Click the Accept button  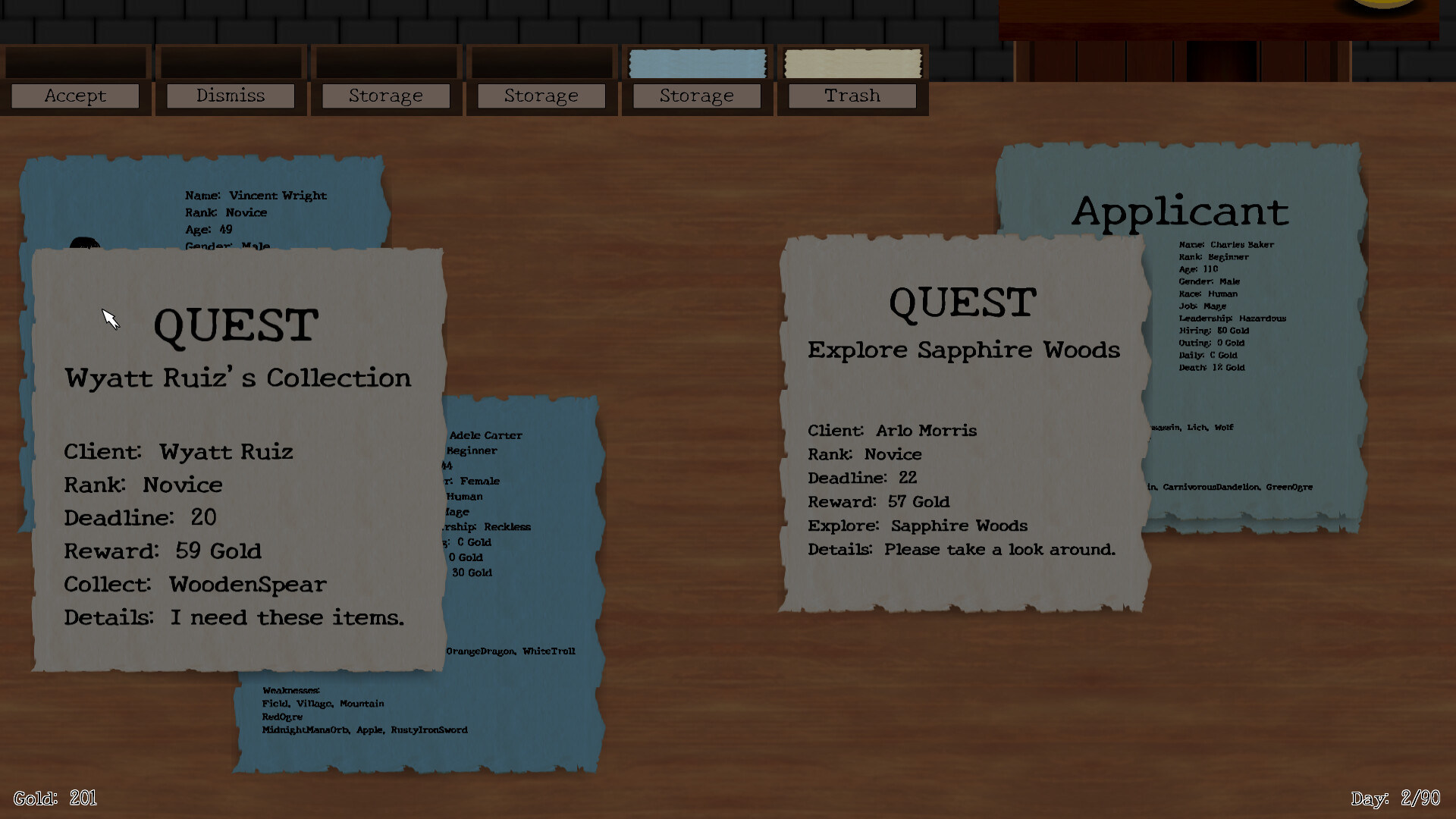[74, 96]
